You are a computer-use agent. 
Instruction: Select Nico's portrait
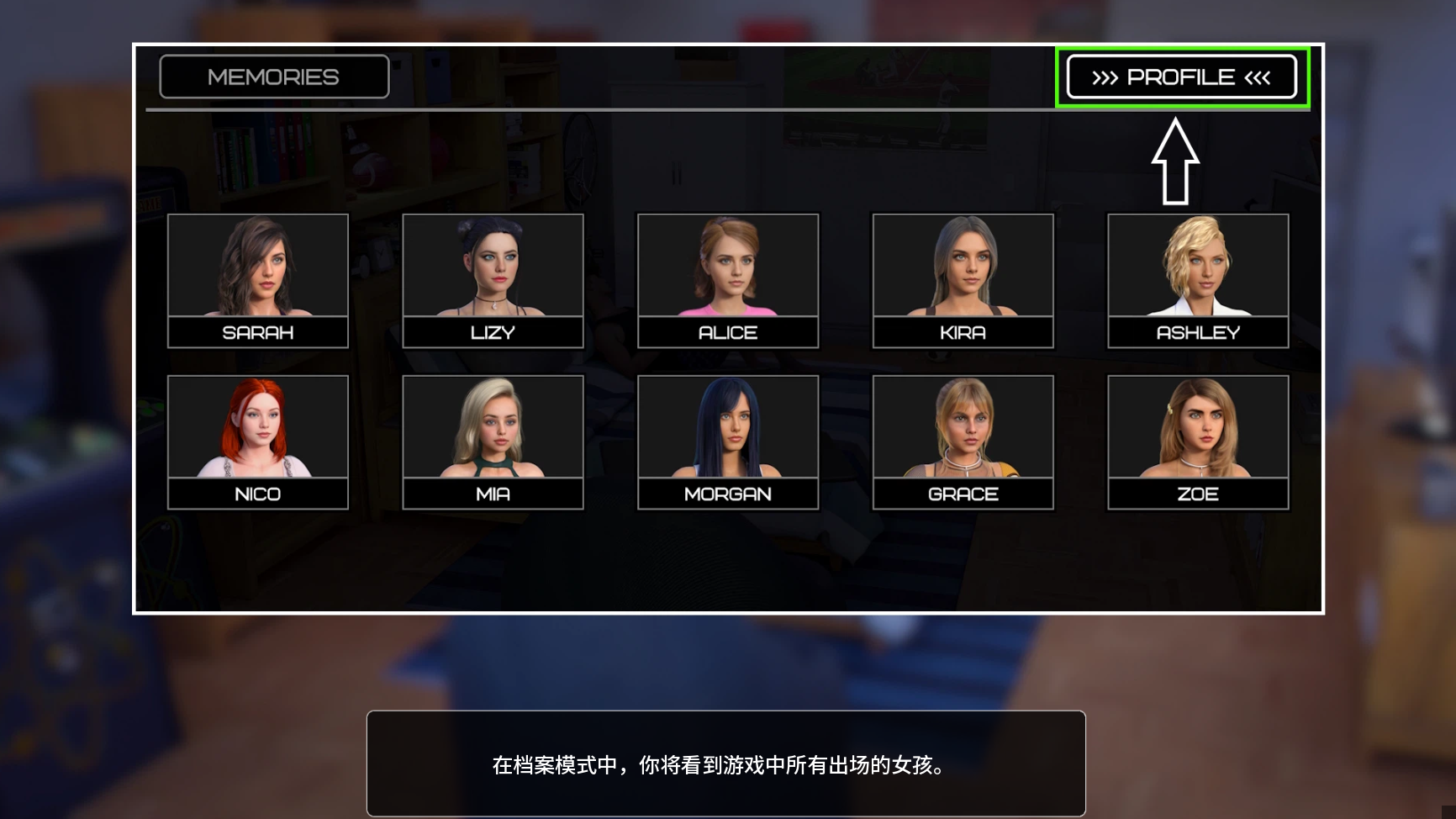click(x=258, y=441)
